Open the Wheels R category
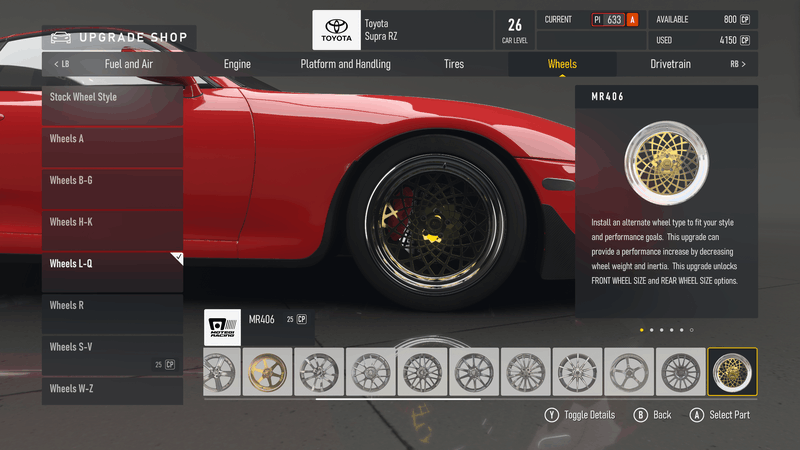Viewport: 800px width, 450px height. tap(112, 312)
